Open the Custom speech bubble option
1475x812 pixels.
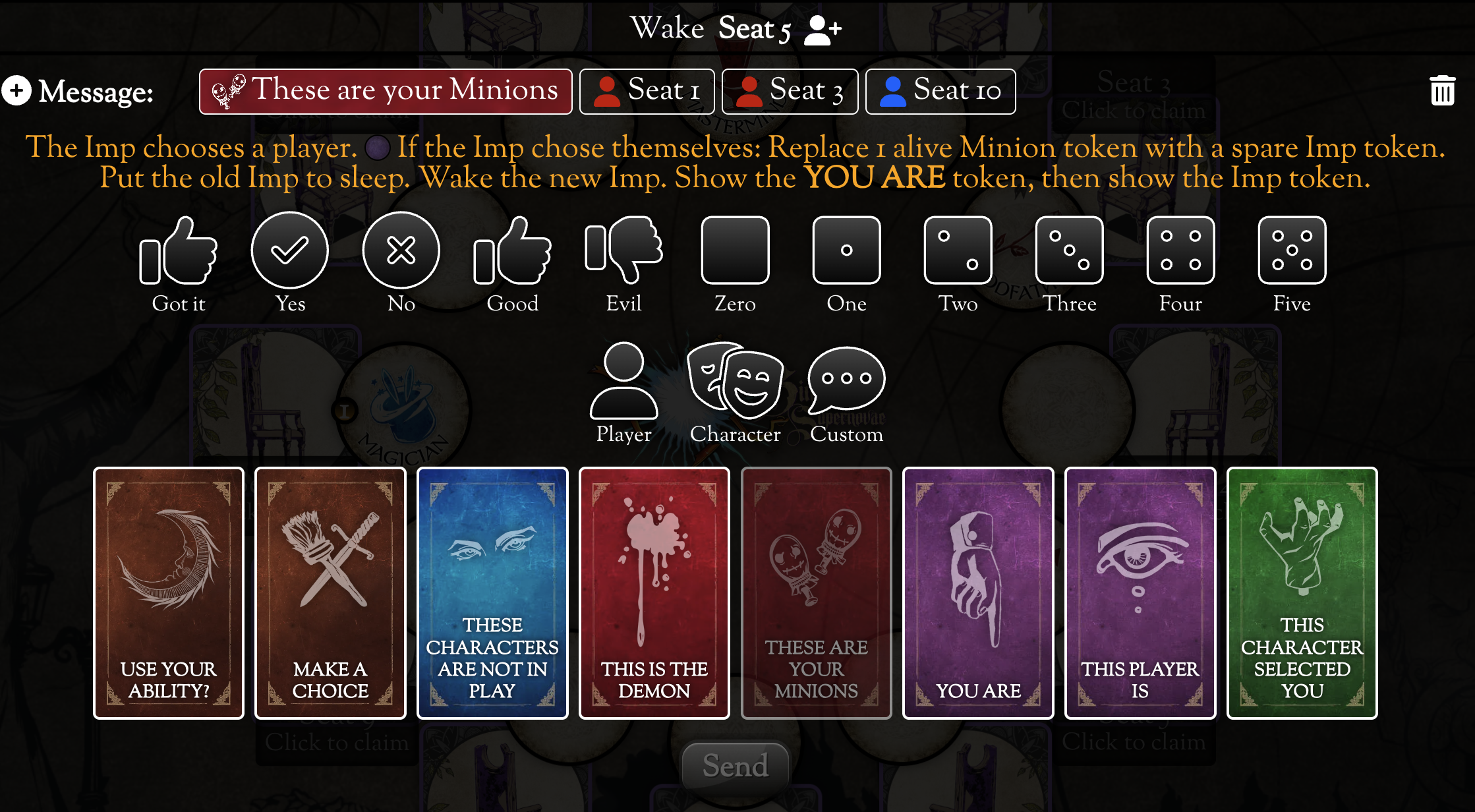point(846,382)
